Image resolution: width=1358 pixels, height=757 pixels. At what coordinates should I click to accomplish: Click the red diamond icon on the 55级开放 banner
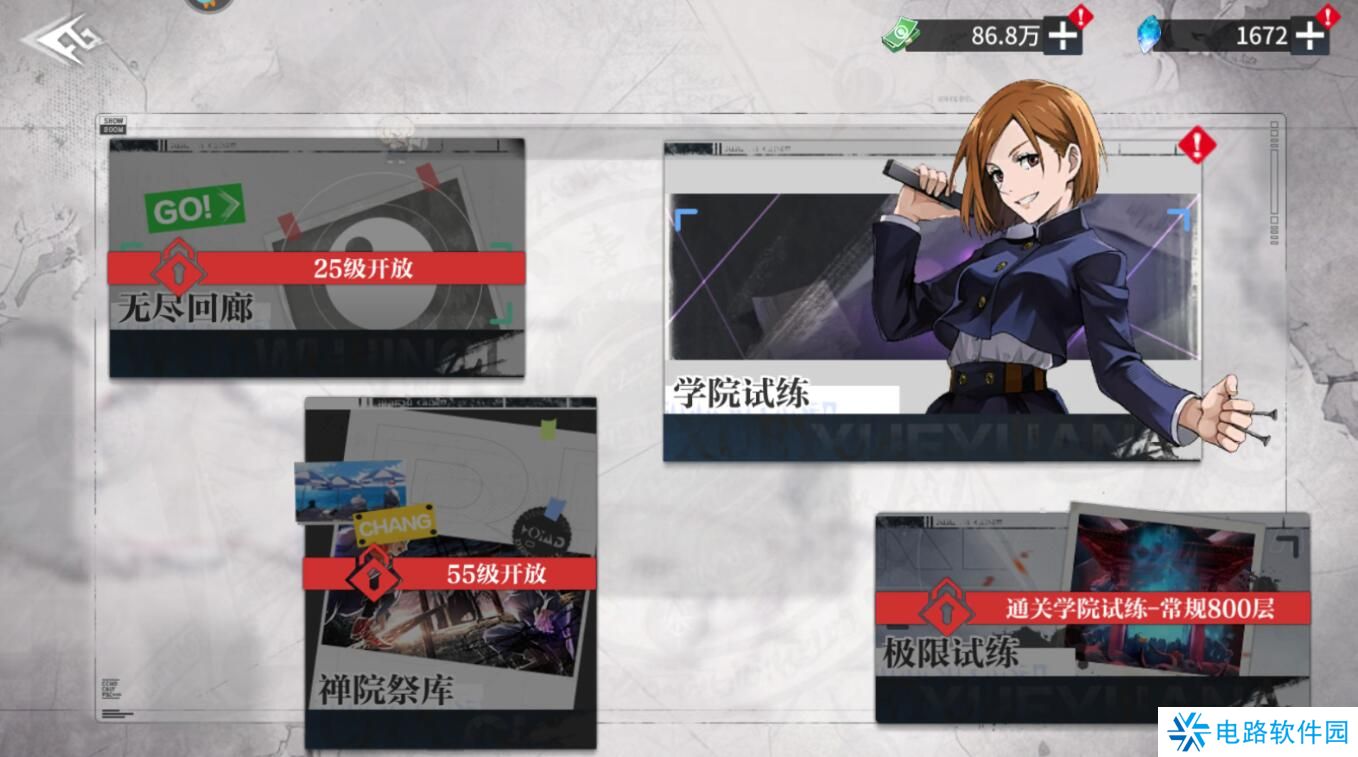(372, 574)
